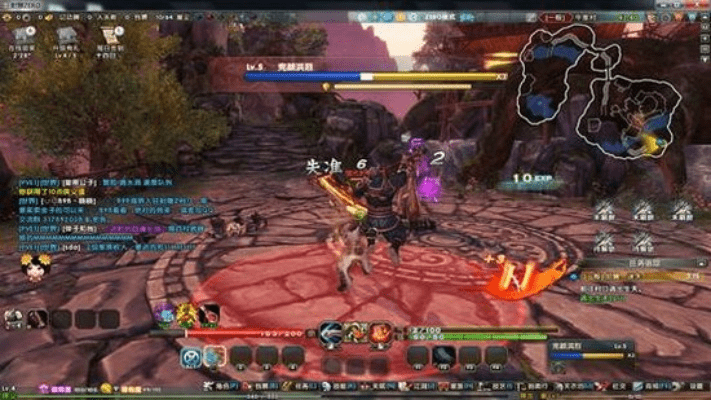Activate the orange hotbar skill slot
This screenshot has height=400, width=711.
coord(215,356)
